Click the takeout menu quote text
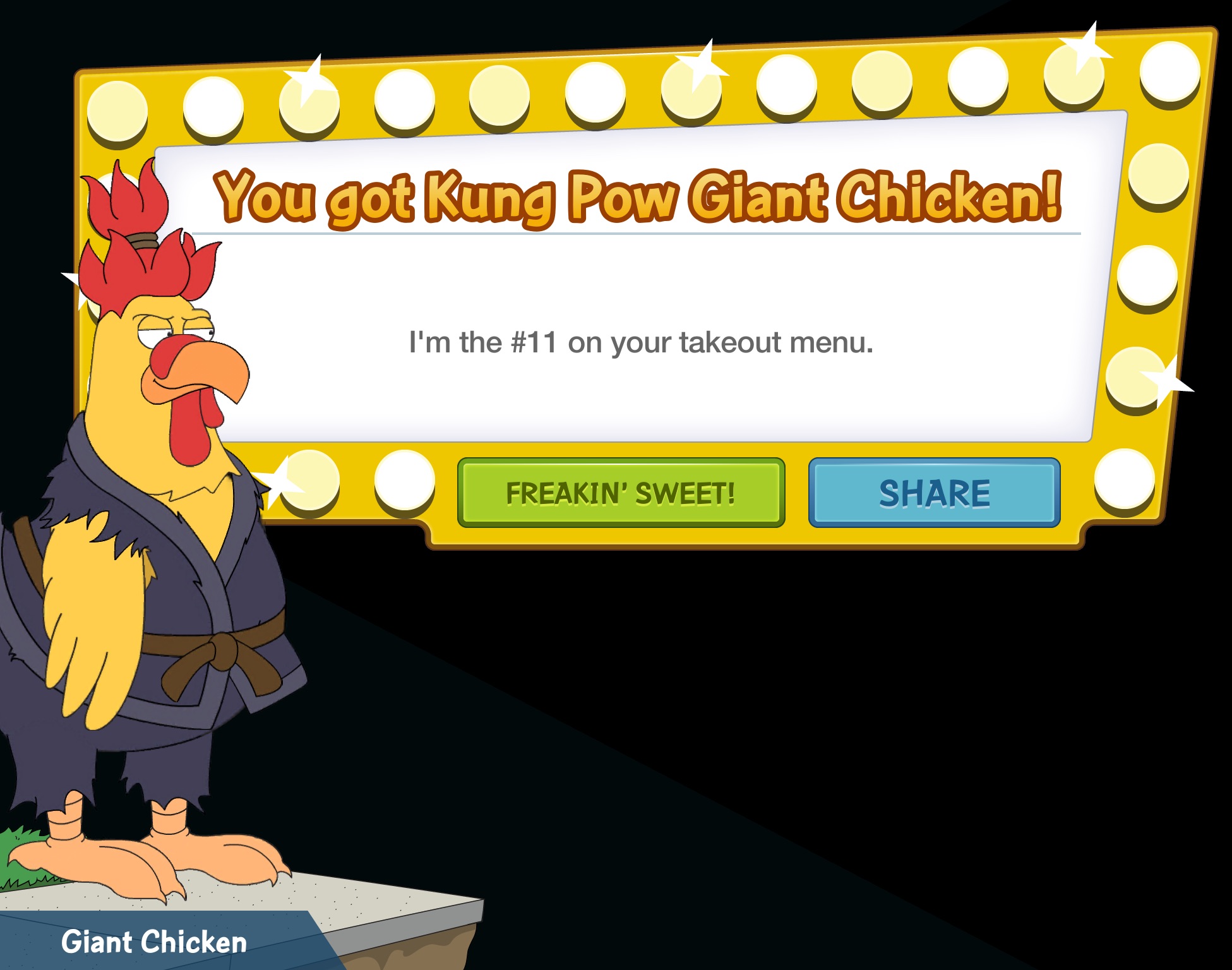 click(x=641, y=344)
